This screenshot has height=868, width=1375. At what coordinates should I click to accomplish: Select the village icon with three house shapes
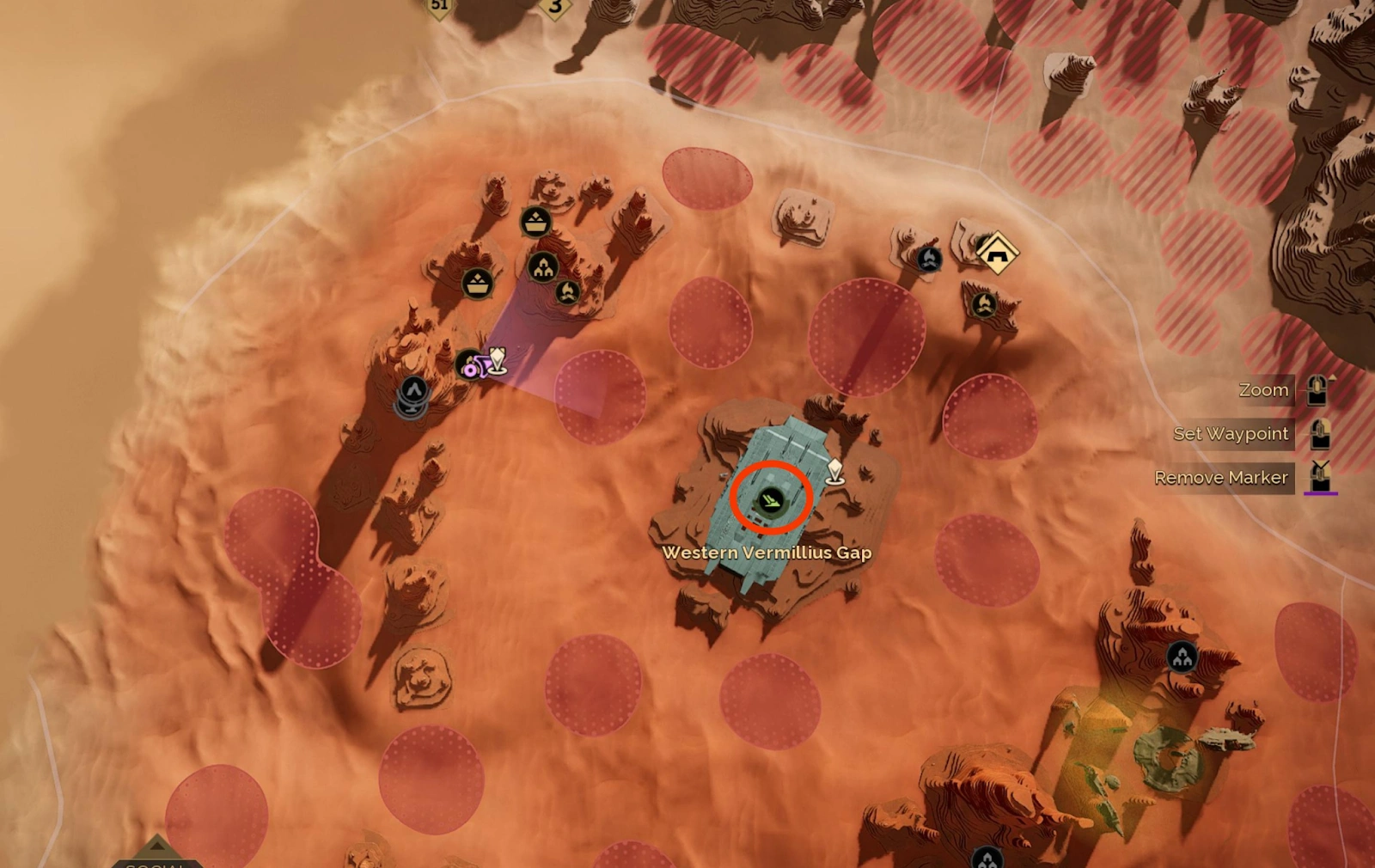coord(542,267)
